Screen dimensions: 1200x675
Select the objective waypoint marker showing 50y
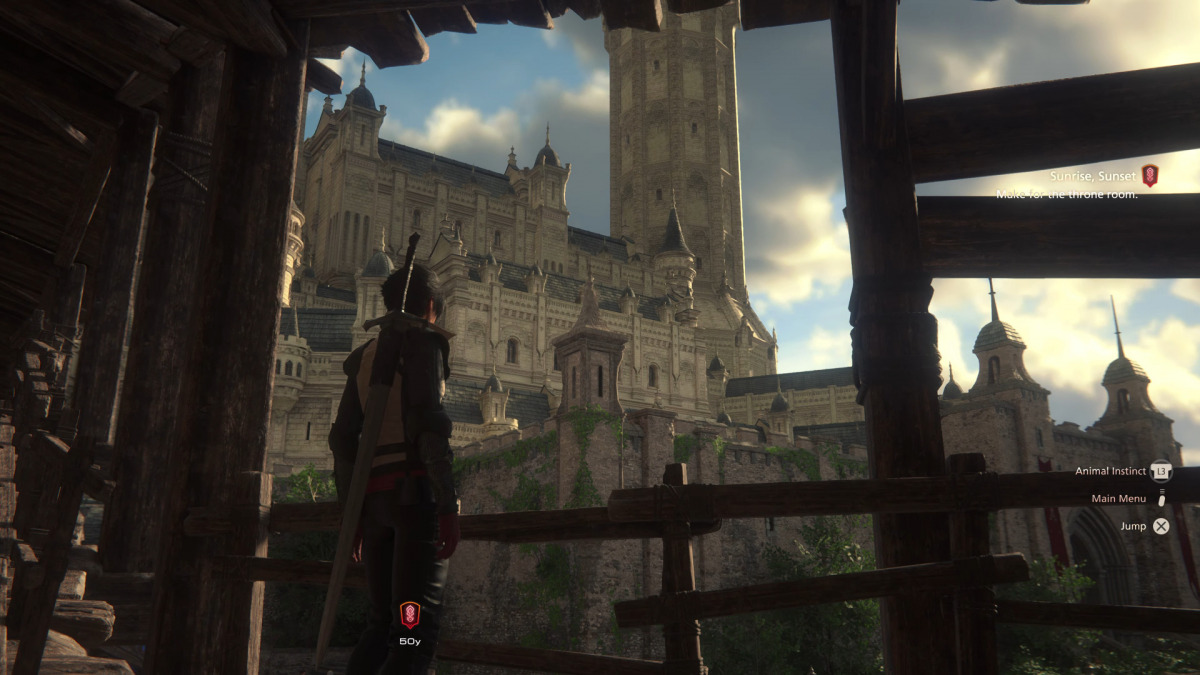(409, 614)
